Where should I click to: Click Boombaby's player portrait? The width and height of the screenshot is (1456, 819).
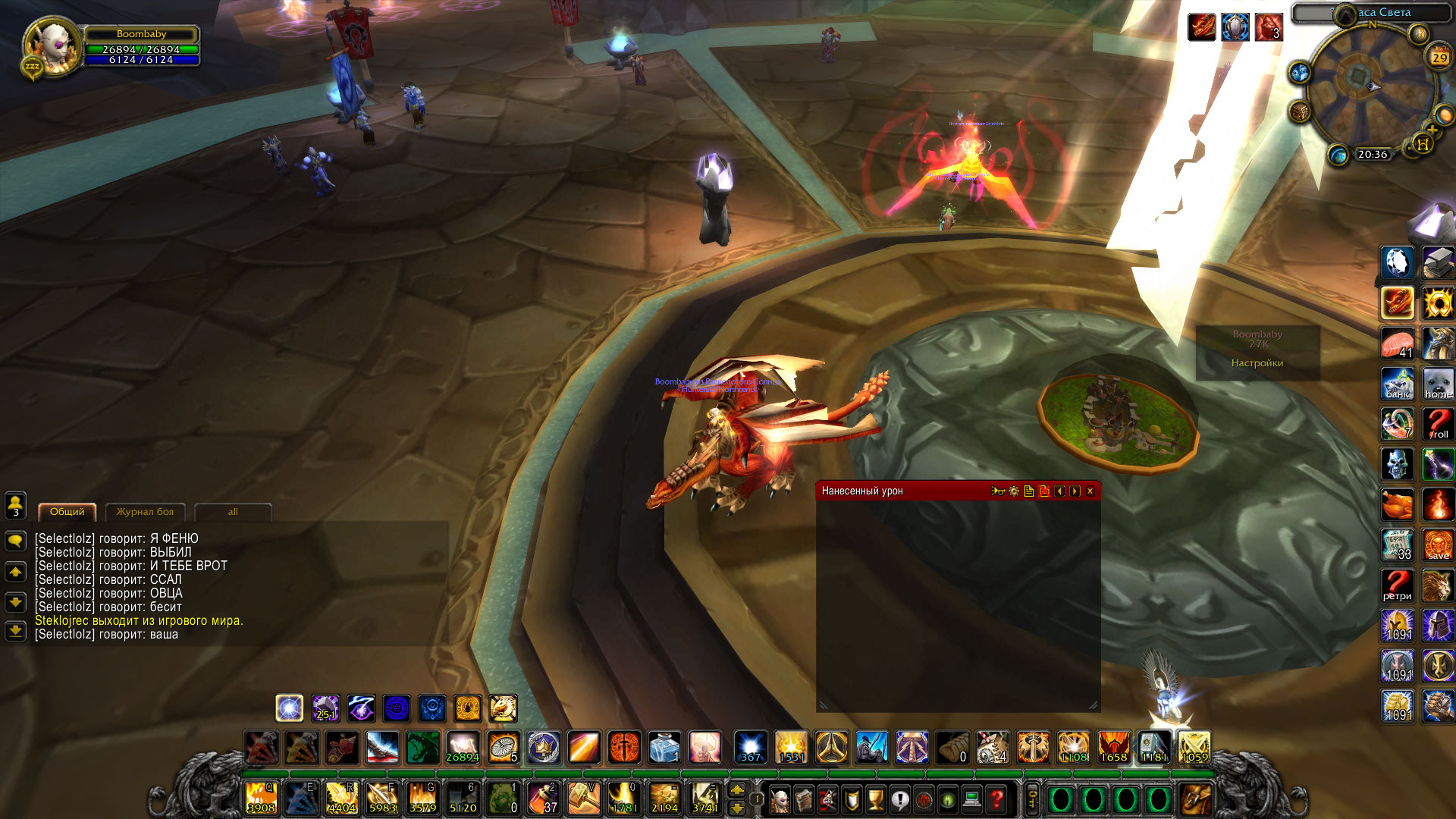(x=50, y=47)
